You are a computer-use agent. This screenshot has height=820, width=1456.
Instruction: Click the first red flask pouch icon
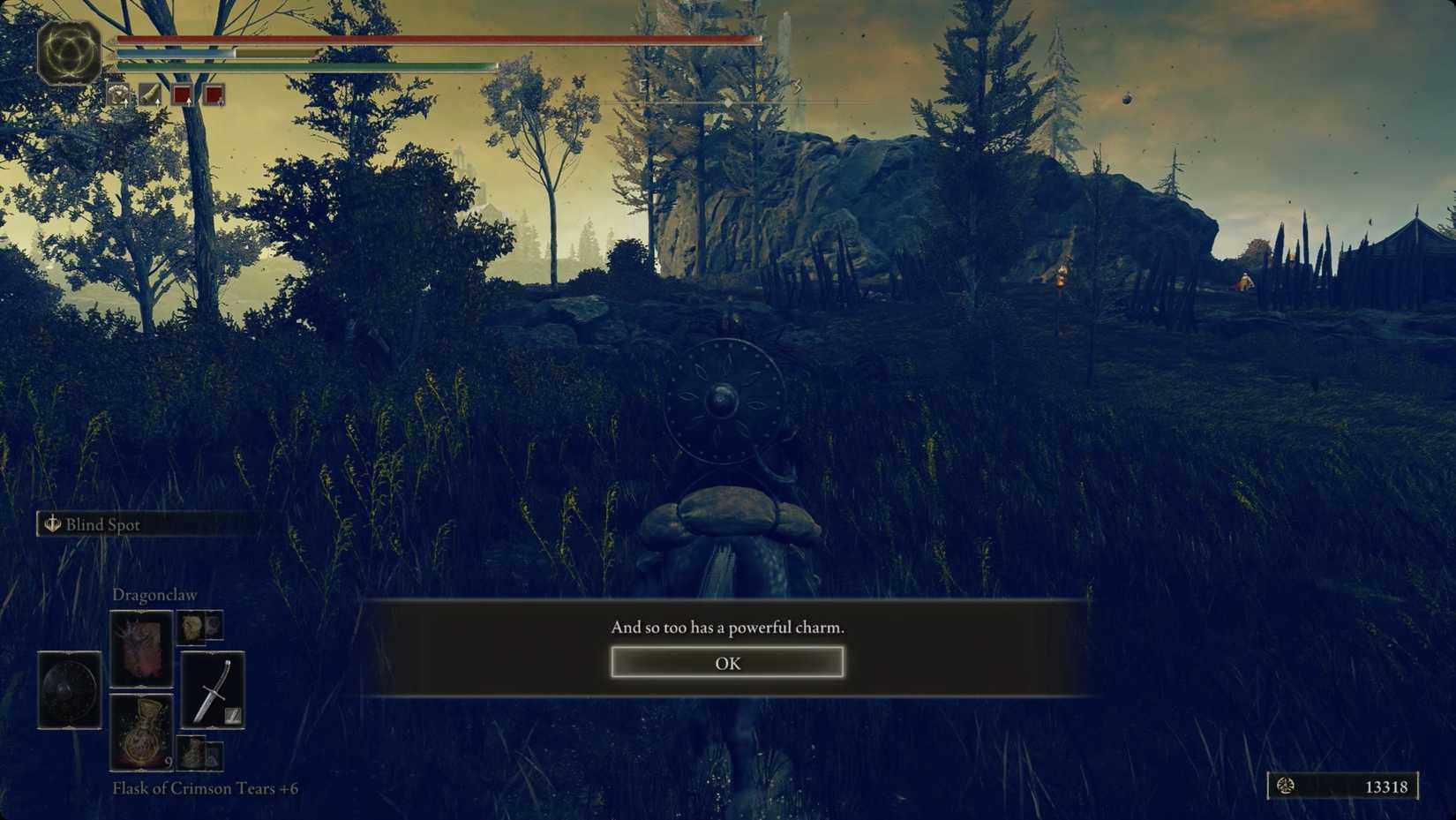coord(184,94)
